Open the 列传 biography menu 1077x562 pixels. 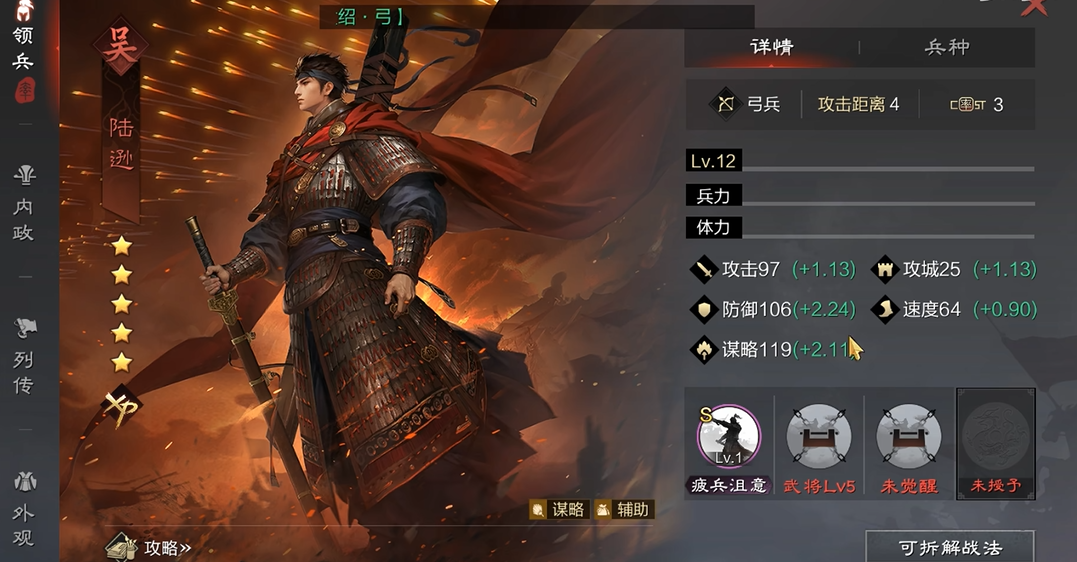(x=23, y=357)
